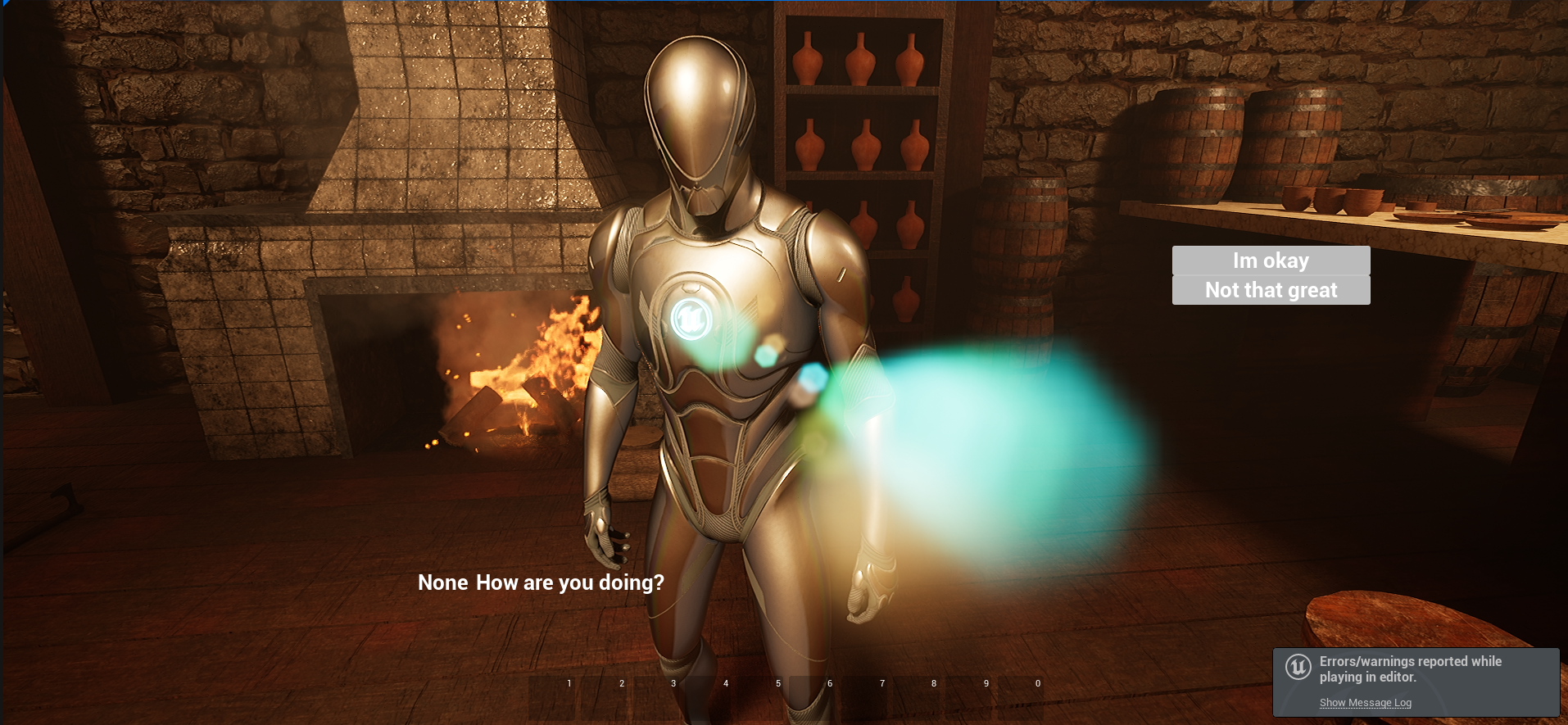
Task: Choose the "Im okay" reply
Action: [x=1271, y=261]
